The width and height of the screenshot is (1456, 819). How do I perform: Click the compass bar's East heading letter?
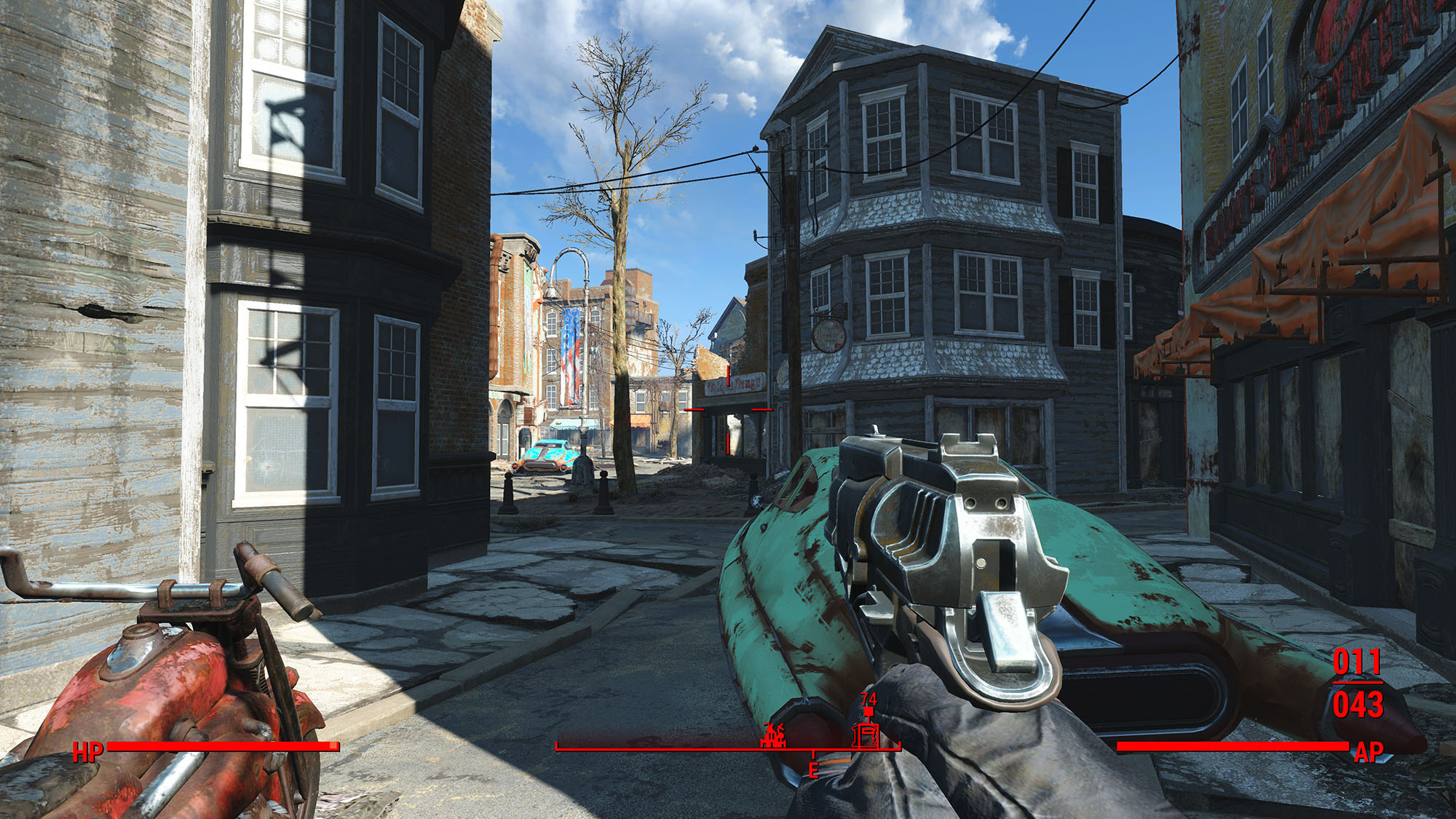point(813,771)
